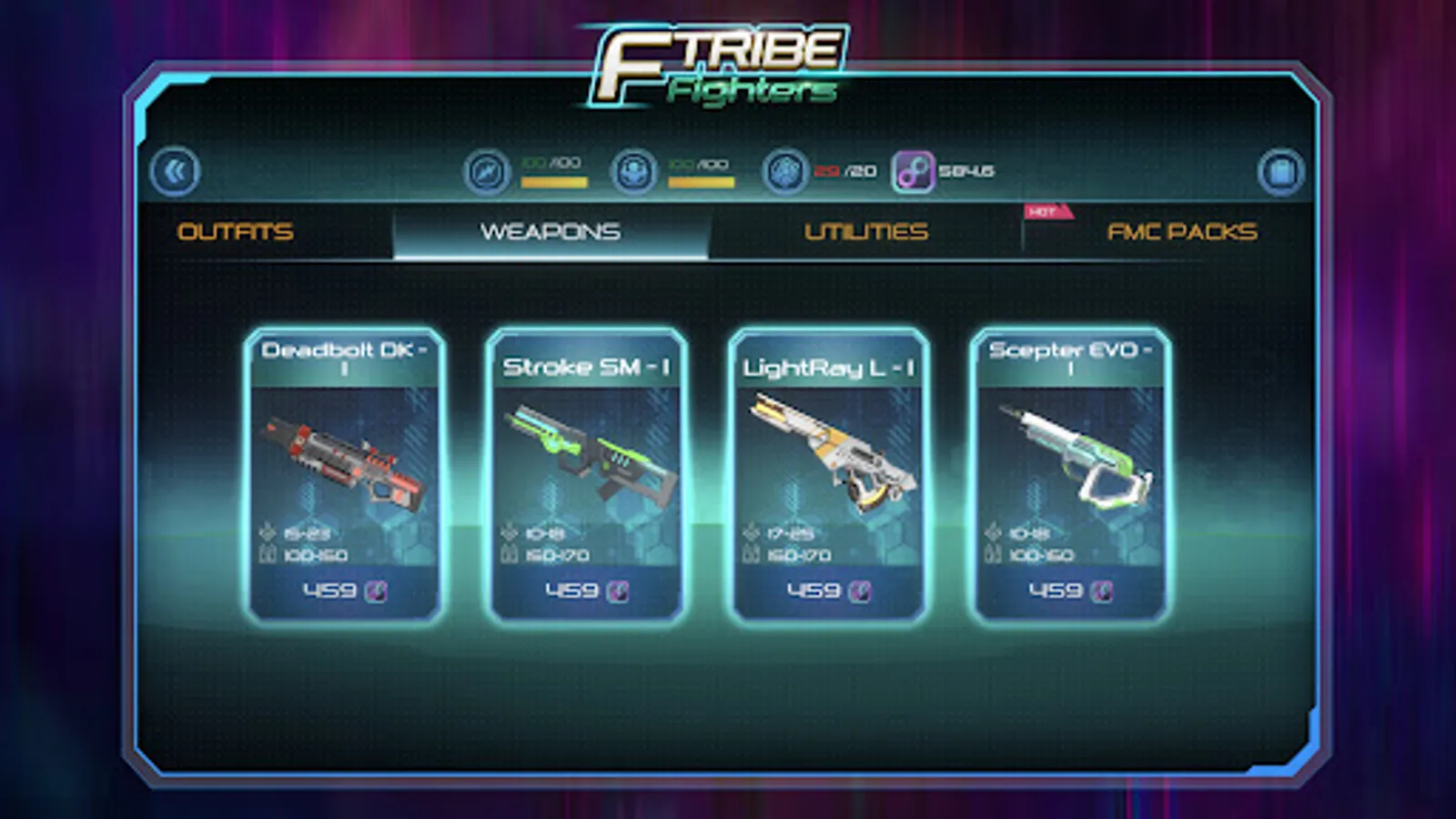Show the FMC Packs tab
Image resolution: width=1456 pixels, height=819 pixels.
[x=1181, y=232]
